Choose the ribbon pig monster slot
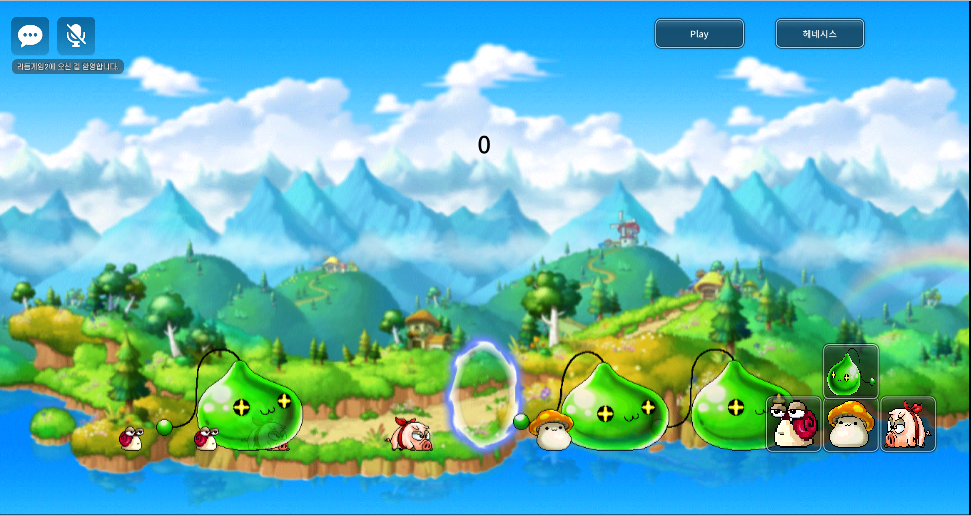 (908, 424)
